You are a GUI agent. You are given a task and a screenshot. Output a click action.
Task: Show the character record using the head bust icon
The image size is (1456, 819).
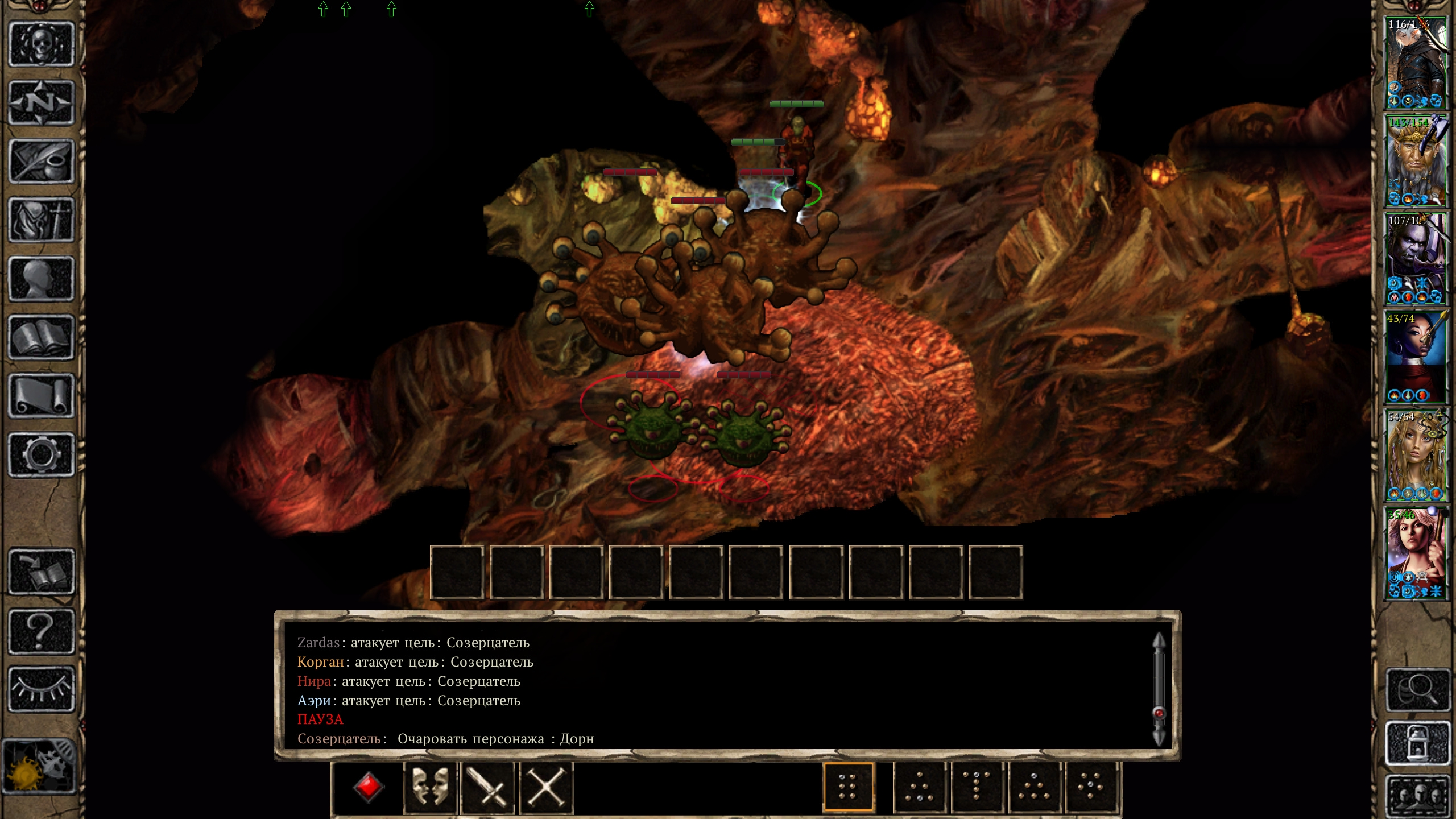[x=41, y=279]
